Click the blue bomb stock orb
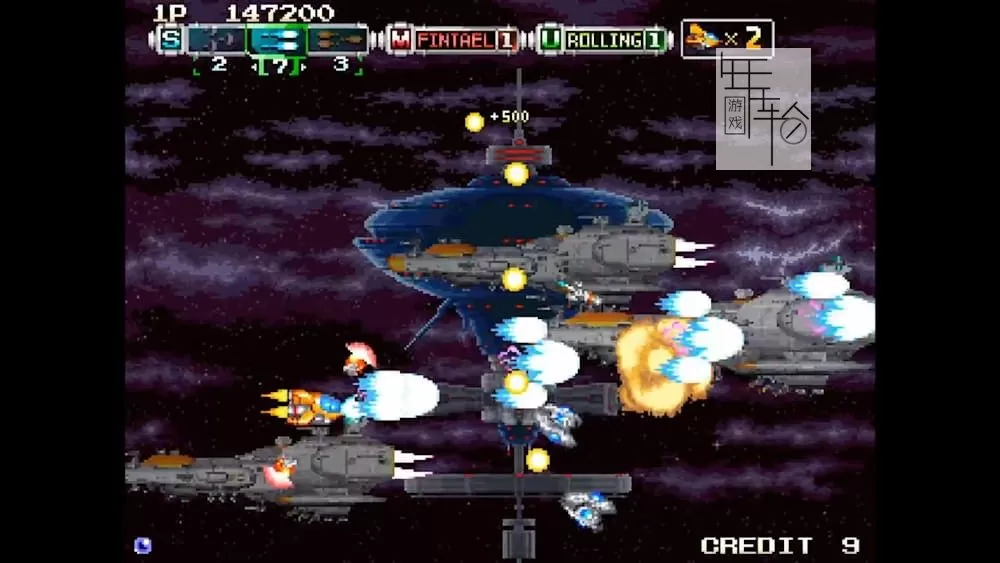This screenshot has height=563, width=1000. pyautogui.click(x=143, y=545)
